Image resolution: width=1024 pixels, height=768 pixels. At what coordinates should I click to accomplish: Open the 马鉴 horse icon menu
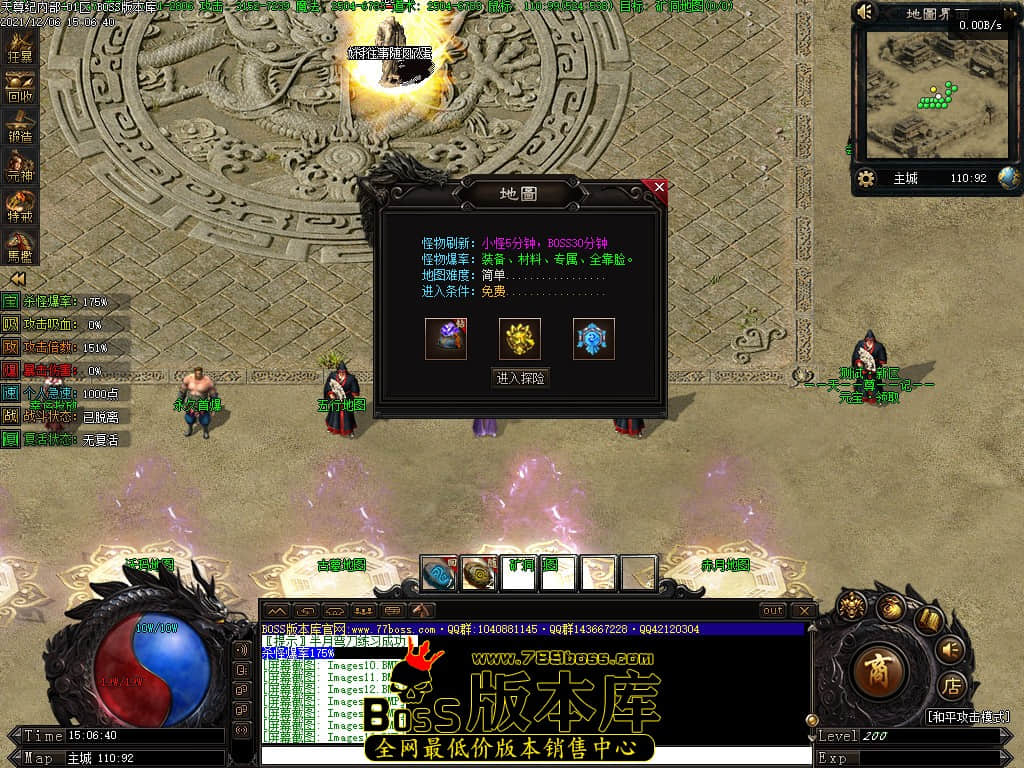pos(20,245)
